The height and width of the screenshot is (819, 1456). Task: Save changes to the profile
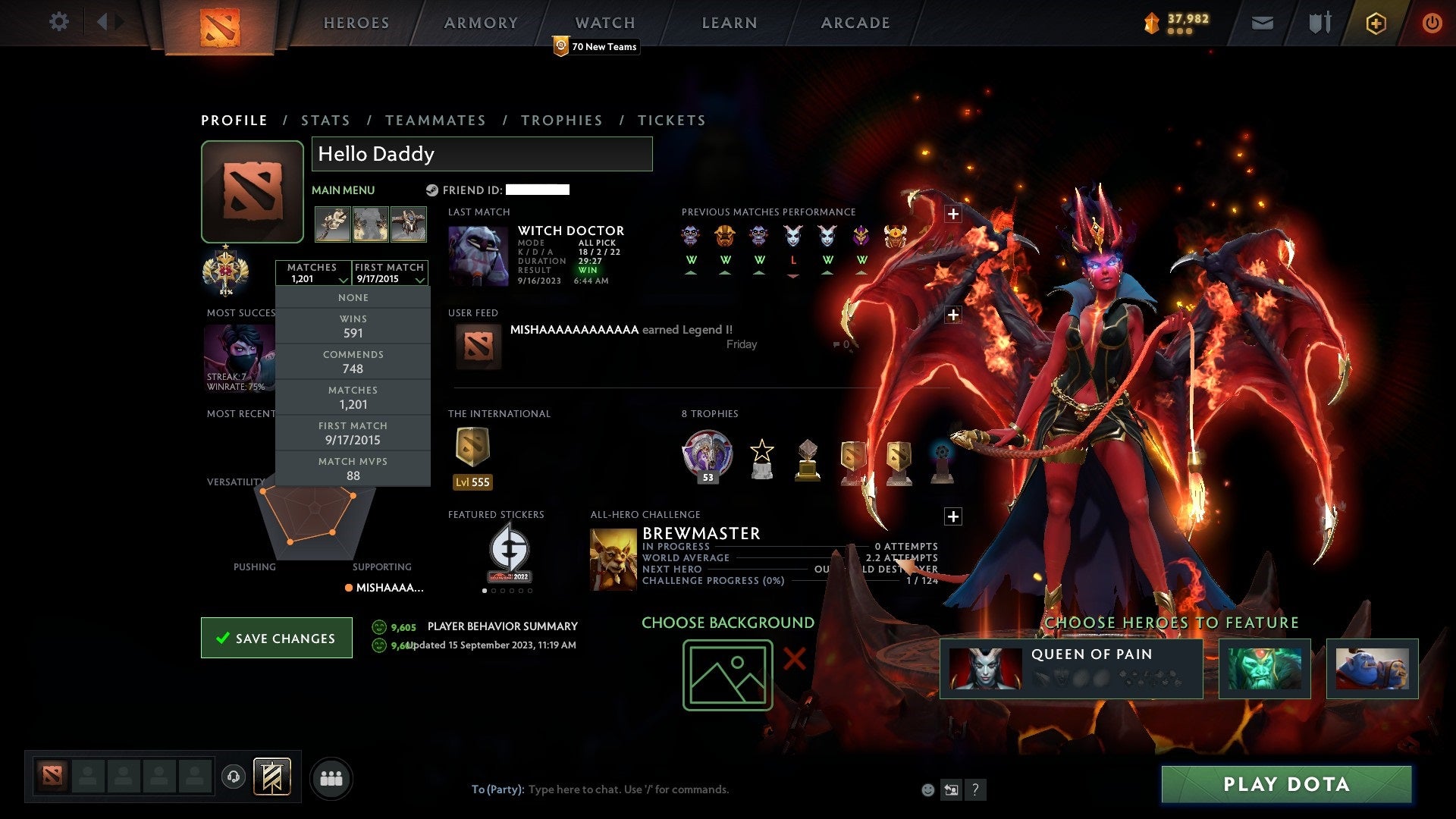(277, 638)
